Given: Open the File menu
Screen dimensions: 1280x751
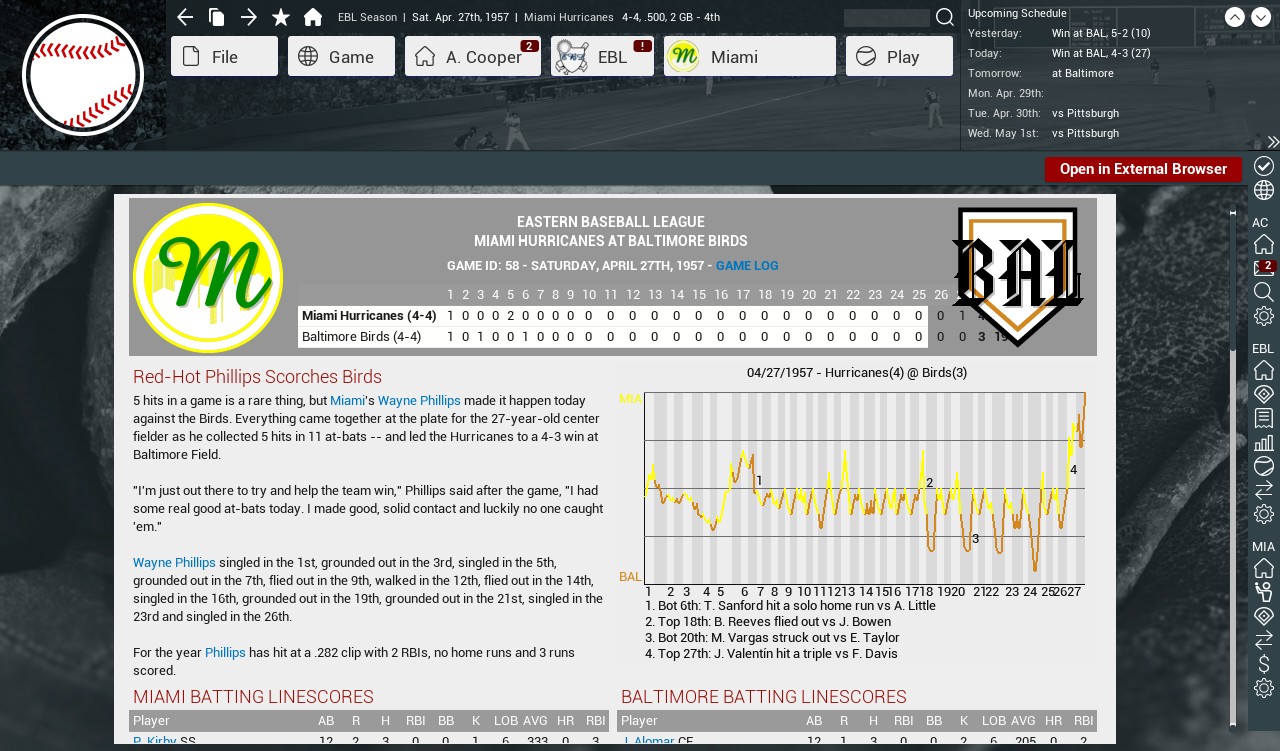Looking at the screenshot, I should click(224, 57).
